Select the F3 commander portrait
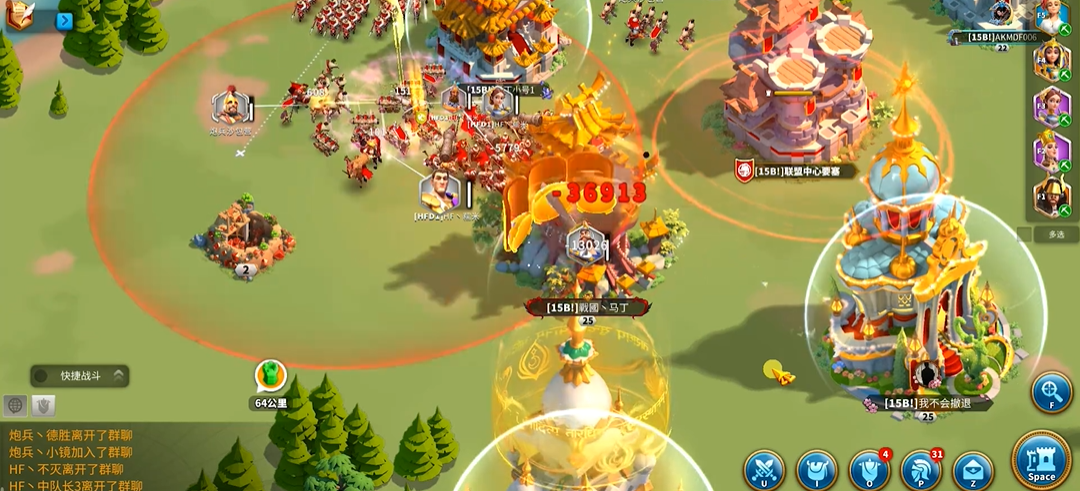Image resolution: width=1080 pixels, height=491 pixels. tap(1051, 104)
